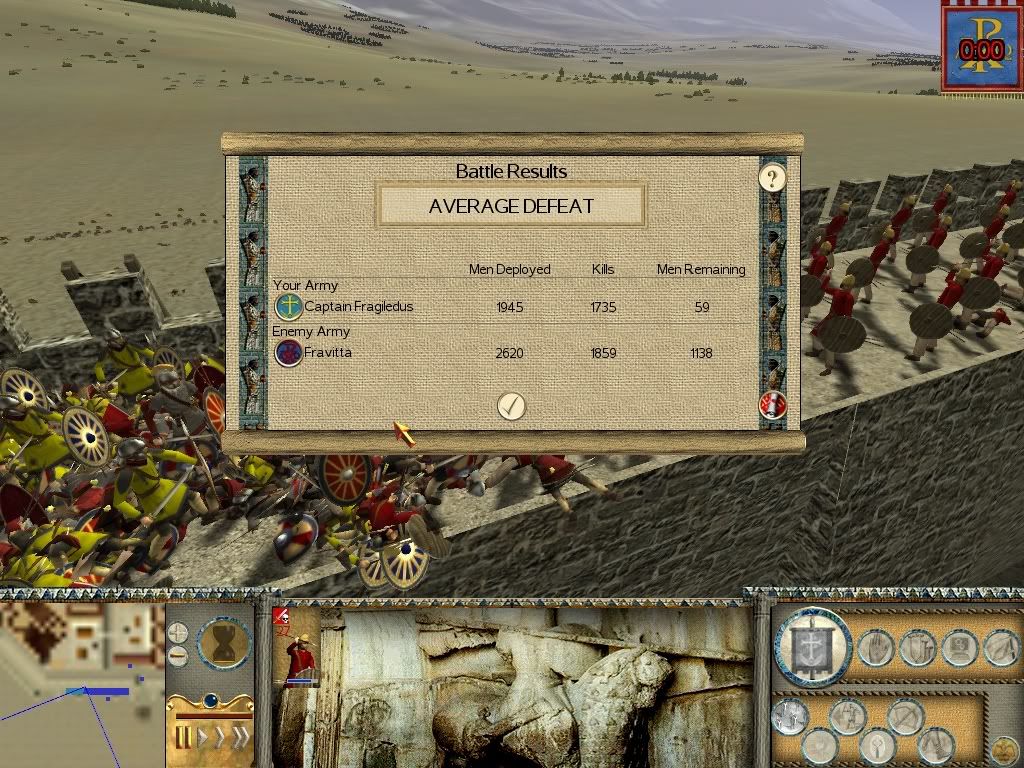
Task: Confirm the battle results with the checkmark
Action: (x=511, y=405)
